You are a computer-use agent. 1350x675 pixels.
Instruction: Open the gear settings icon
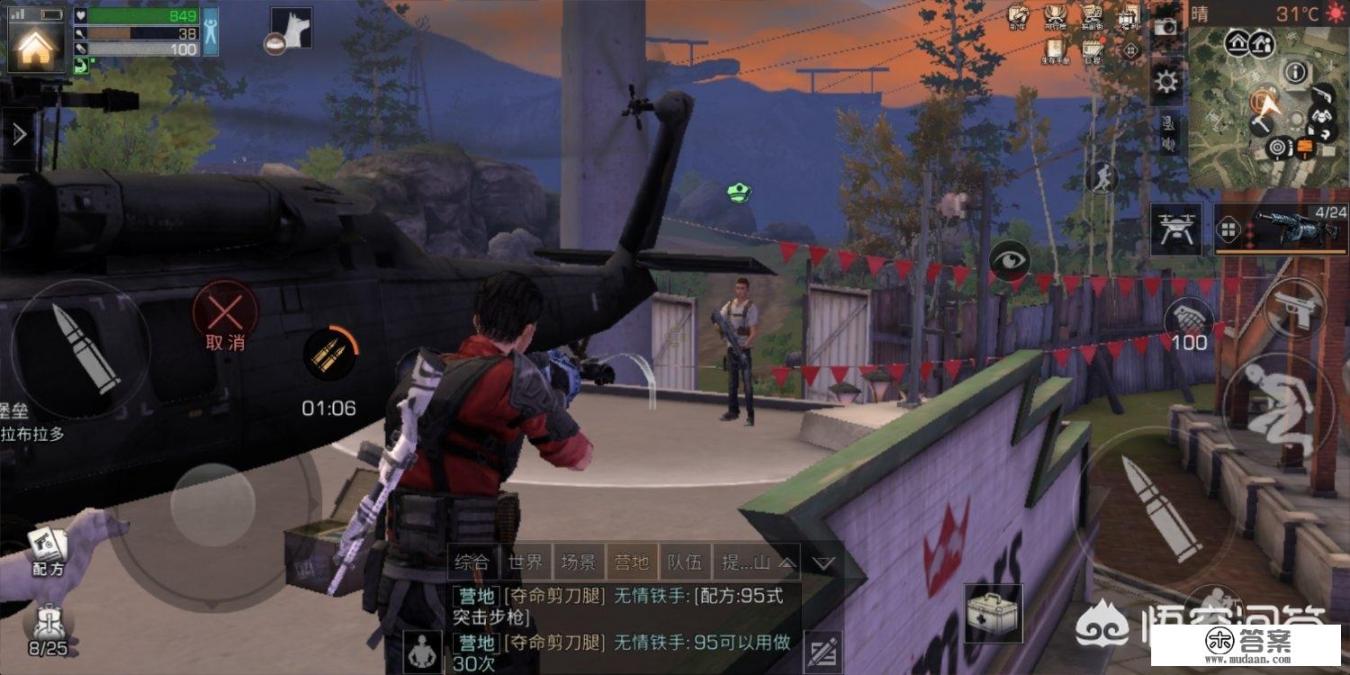tap(1166, 81)
